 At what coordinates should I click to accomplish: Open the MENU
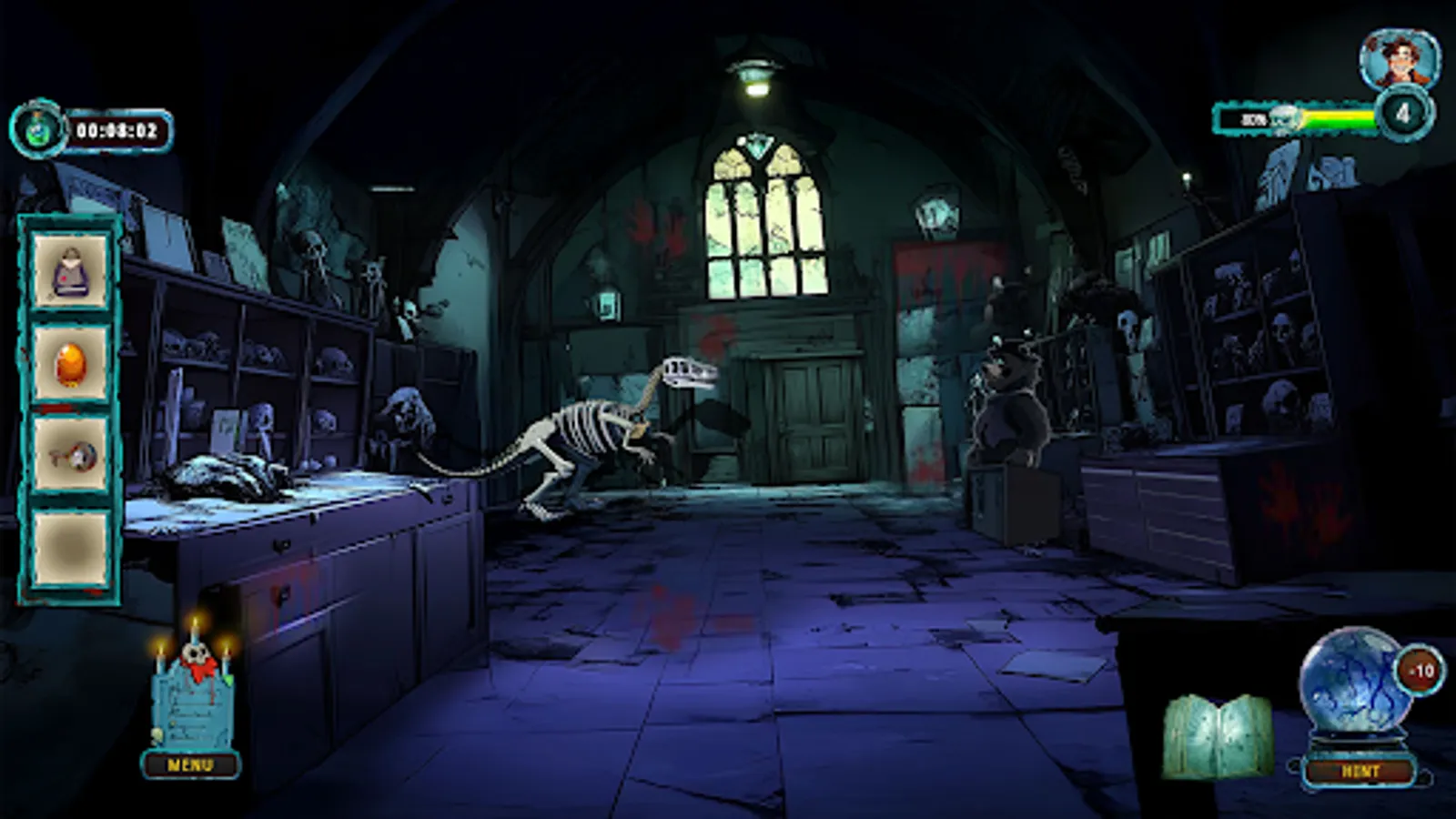[x=192, y=764]
